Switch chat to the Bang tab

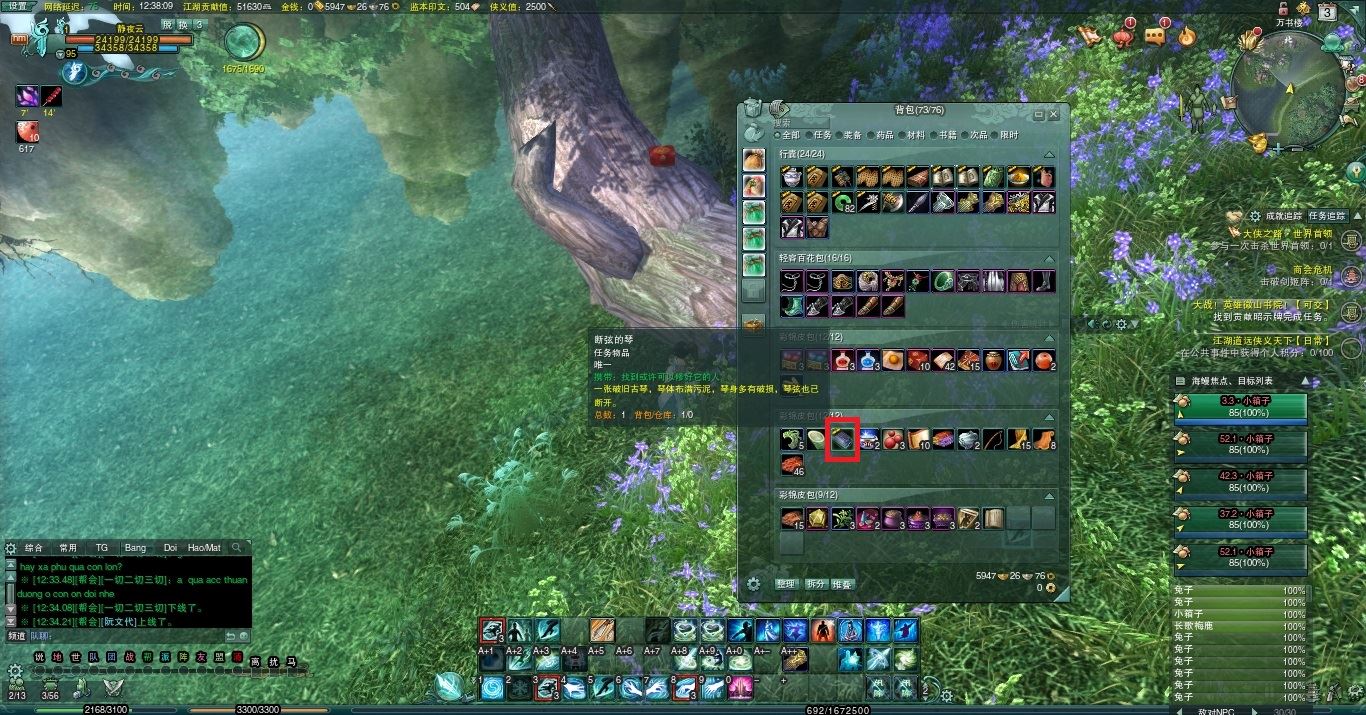(135, 548)
